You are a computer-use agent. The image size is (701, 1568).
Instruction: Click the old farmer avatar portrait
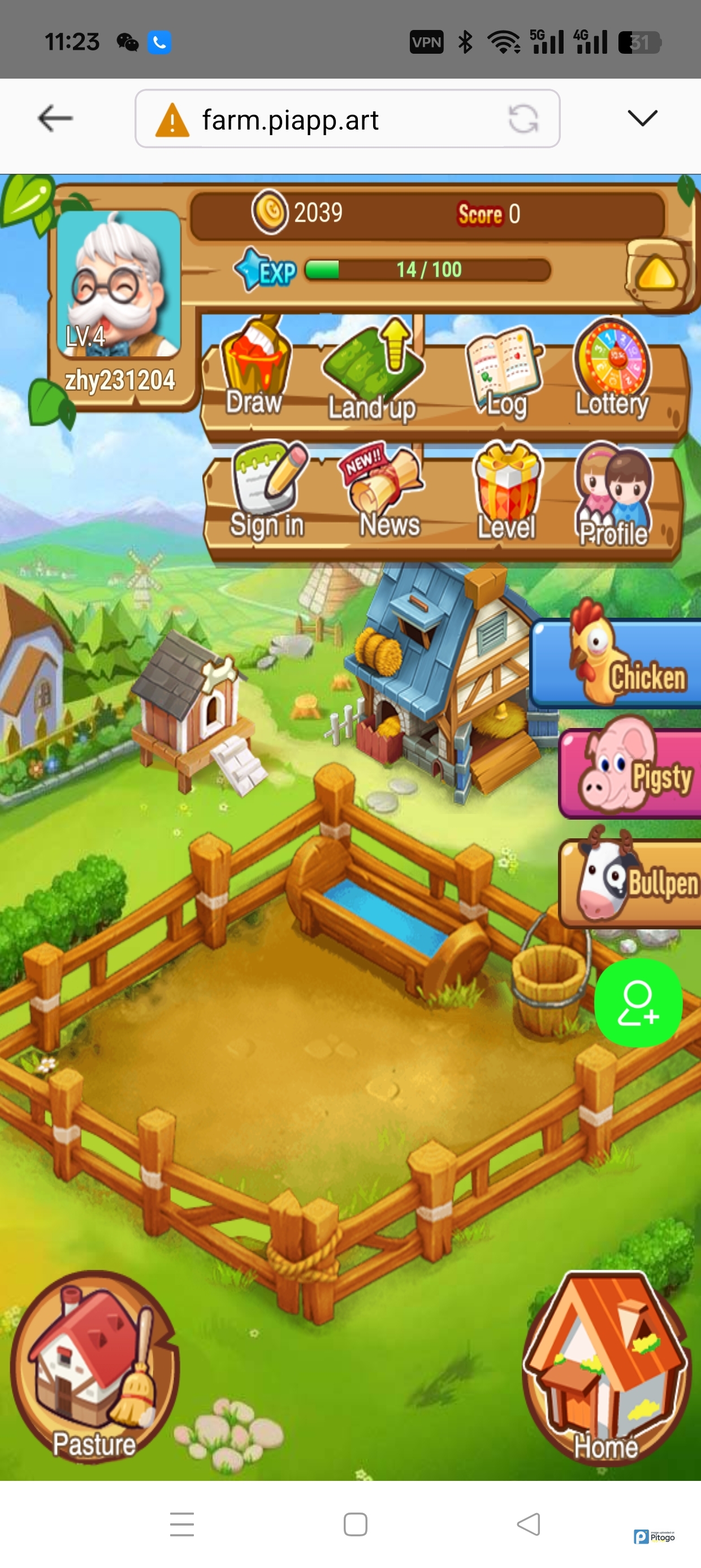click(119, 282)
